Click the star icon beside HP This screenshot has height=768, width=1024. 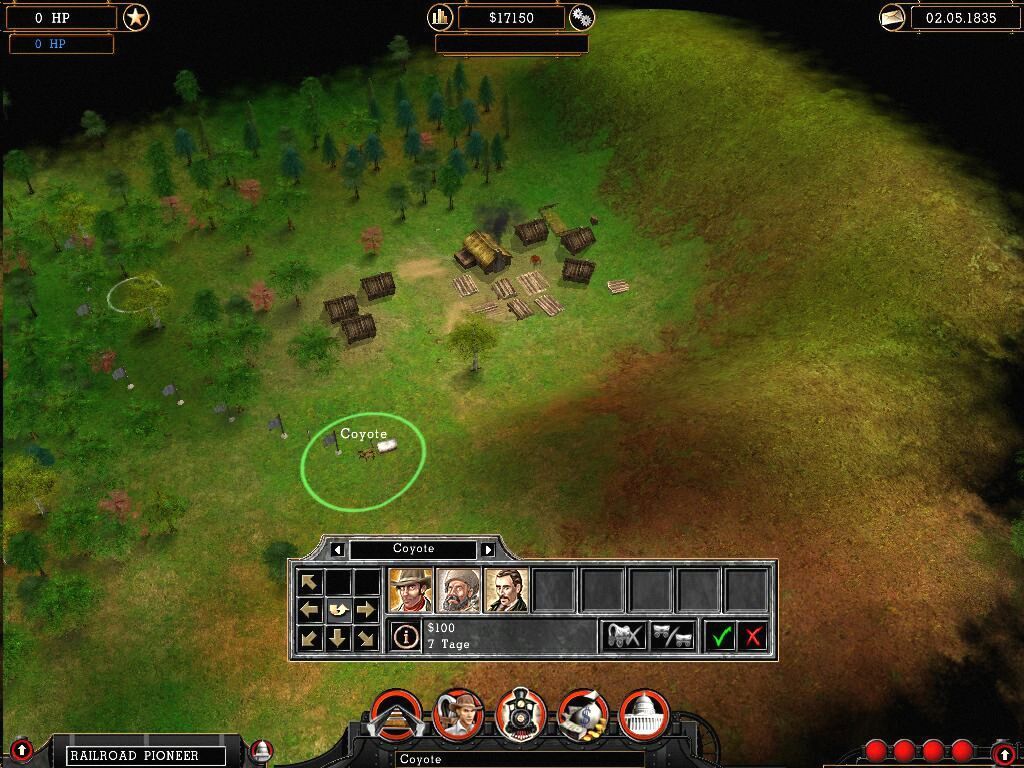click(136, 17)
